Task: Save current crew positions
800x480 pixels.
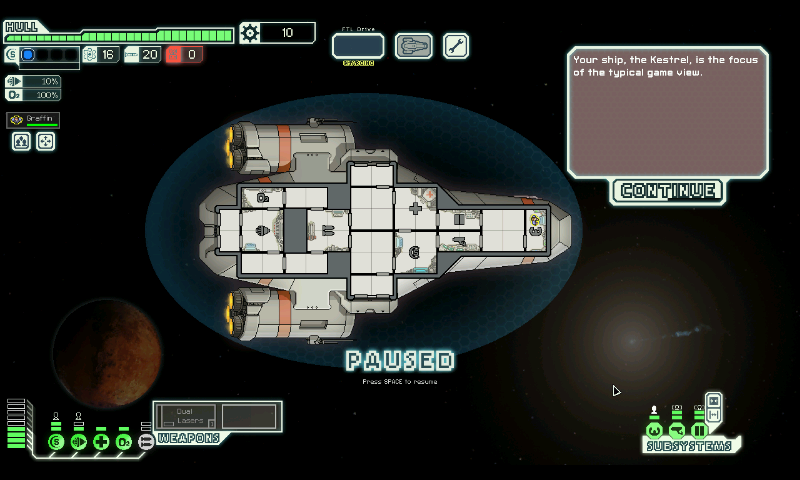Action: pos(21,142)
